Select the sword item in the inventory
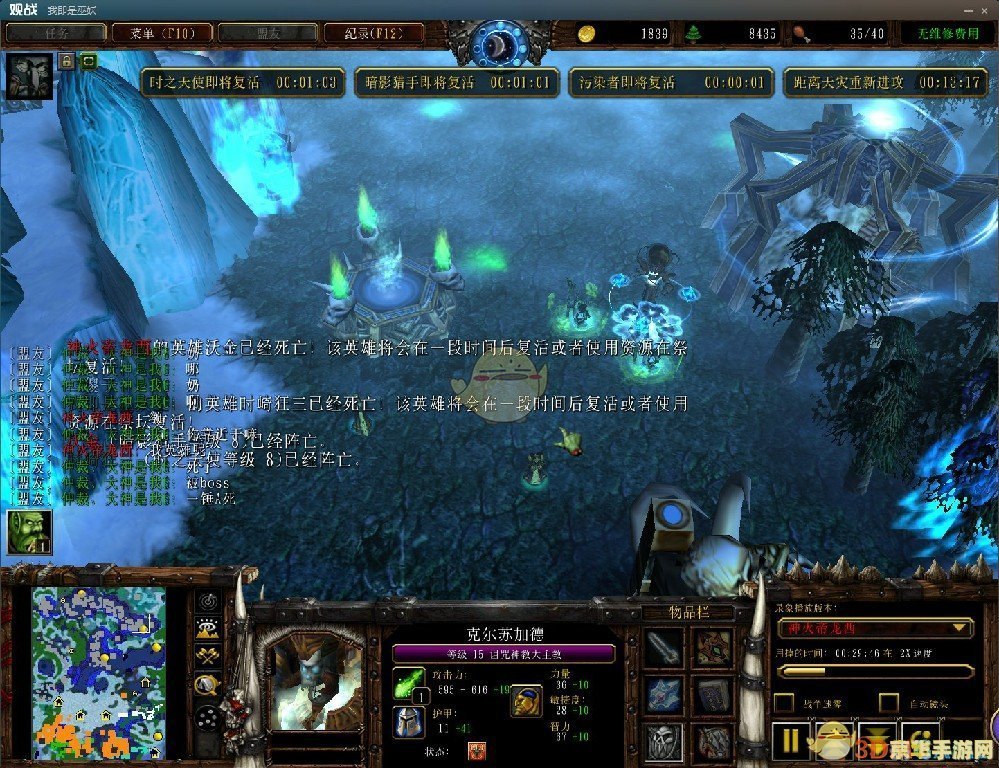This screenshot has width=999, height=768. coord(664,648)
